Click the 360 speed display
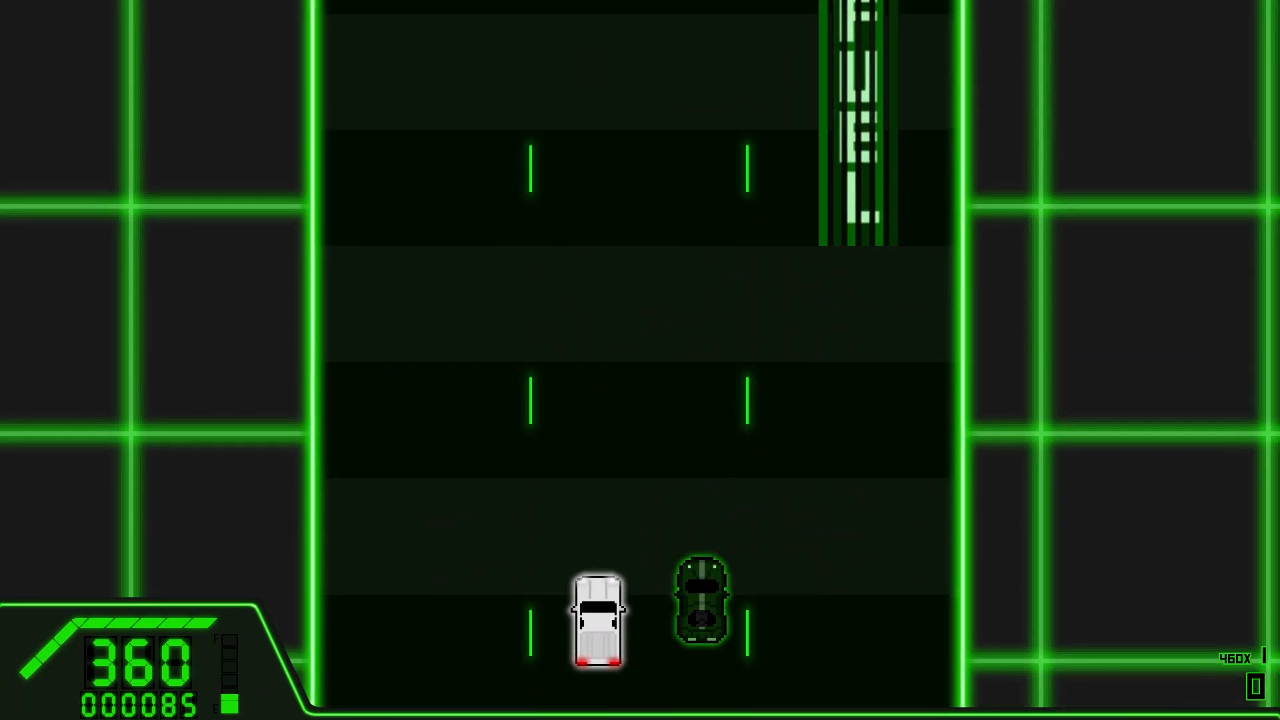 [137, 661]
